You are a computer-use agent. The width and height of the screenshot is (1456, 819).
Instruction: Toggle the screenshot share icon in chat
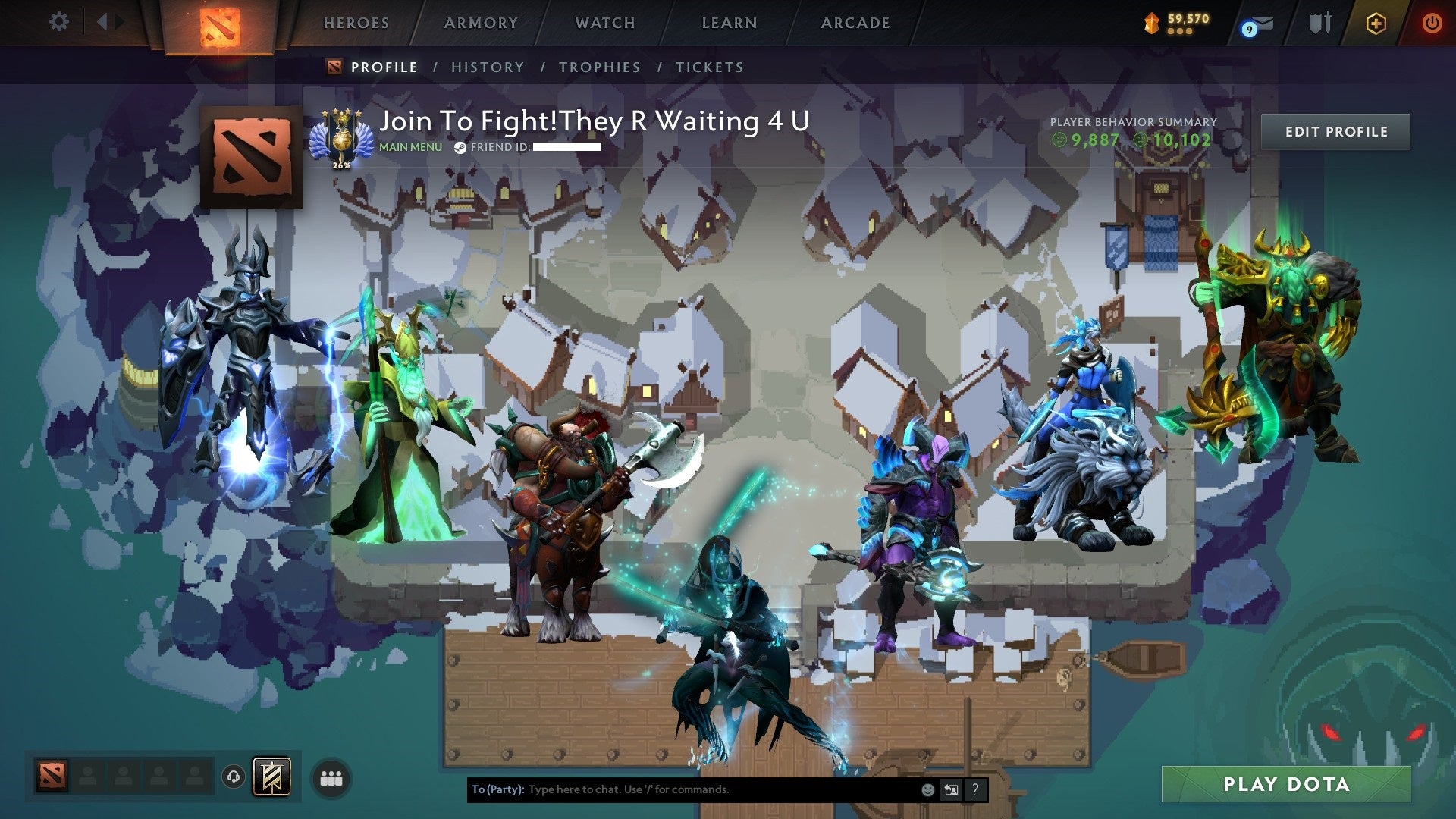point(950,789)
